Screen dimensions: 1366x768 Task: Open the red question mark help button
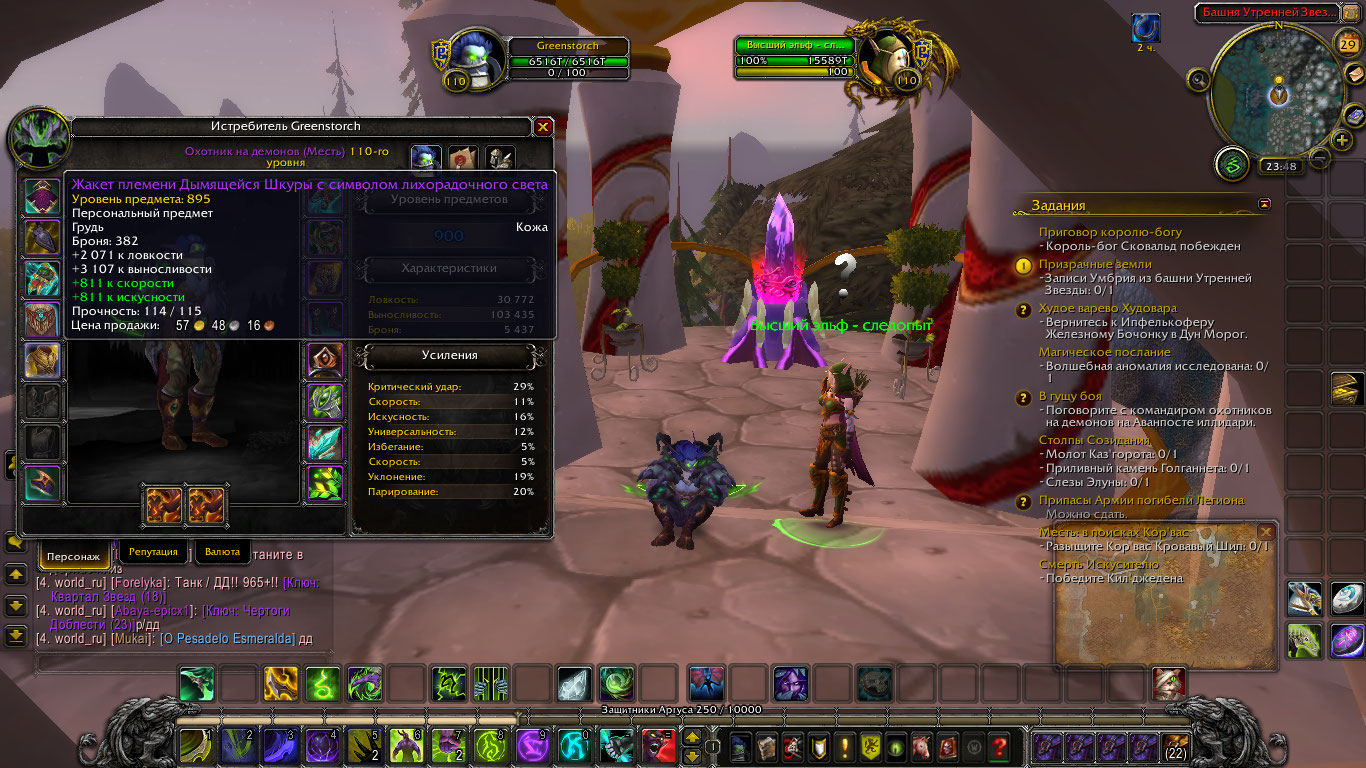(x=998, y=746)
